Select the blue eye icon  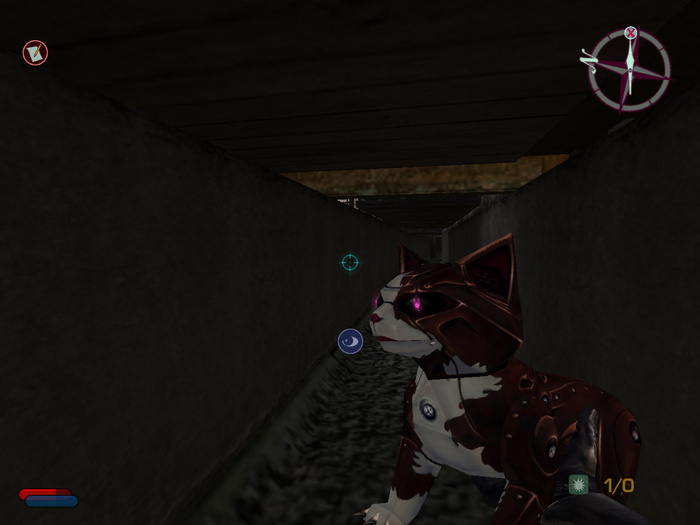pos(350,342)
